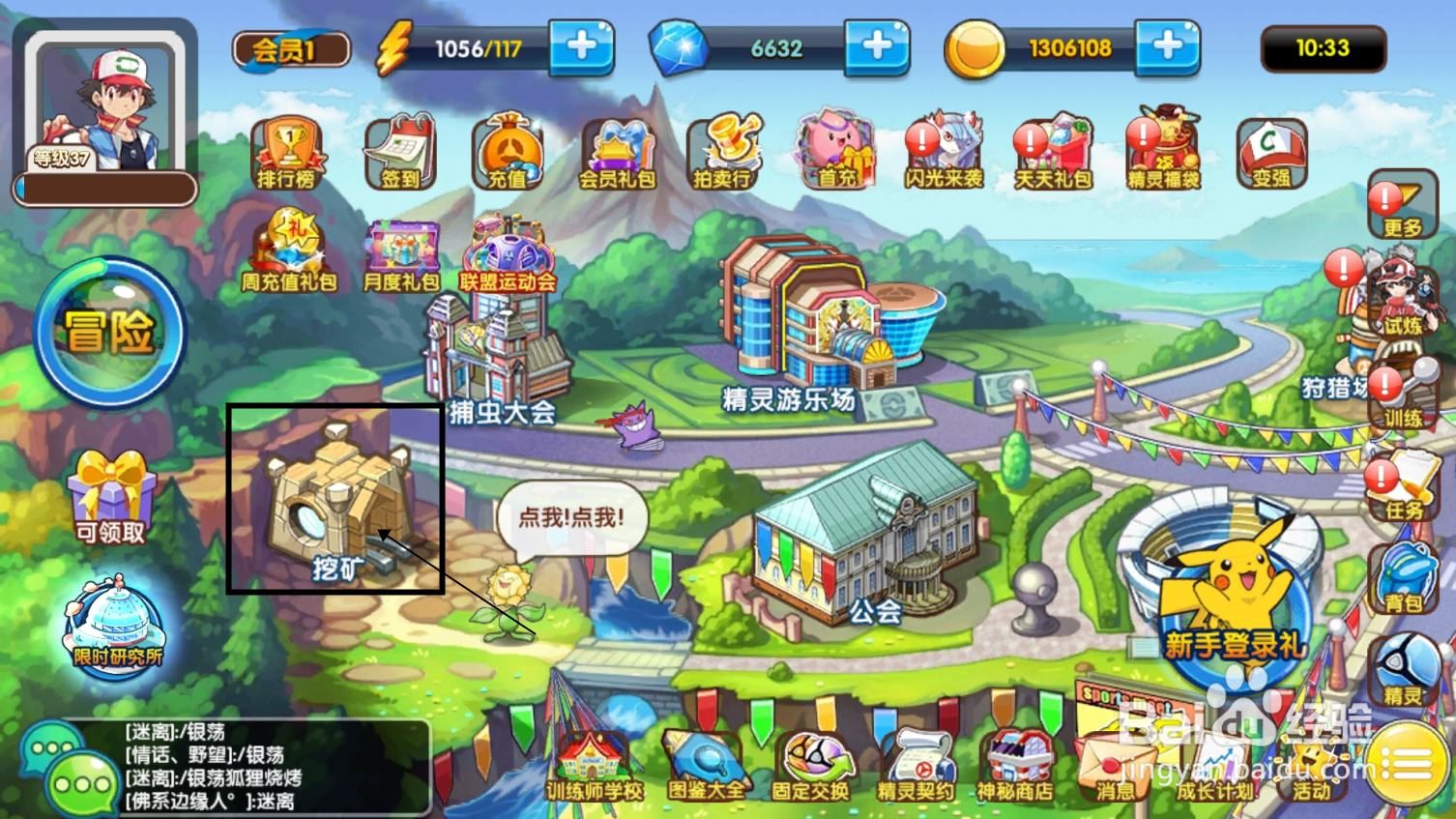This screenshot has width=1456, height=819.
Task: Open the 神秘商店 mystery shop
Action: click(1021, 764)
